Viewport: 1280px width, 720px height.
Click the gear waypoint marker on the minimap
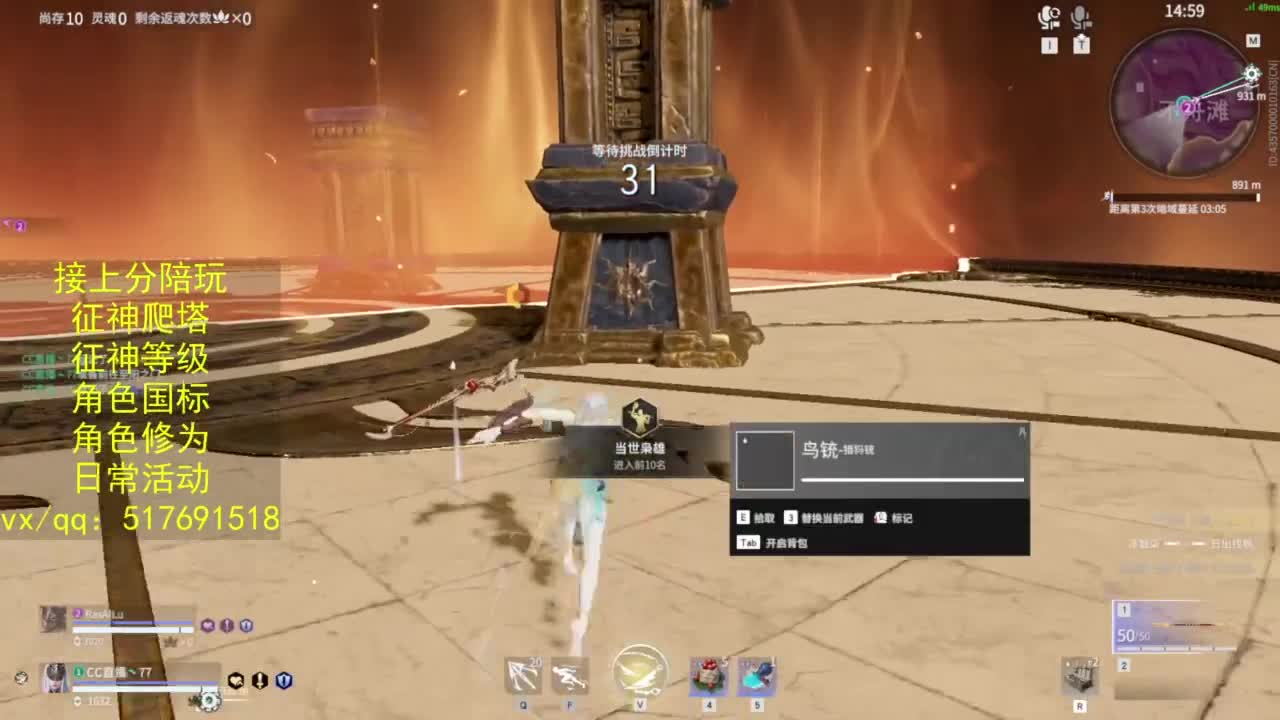coord(1251,74)
